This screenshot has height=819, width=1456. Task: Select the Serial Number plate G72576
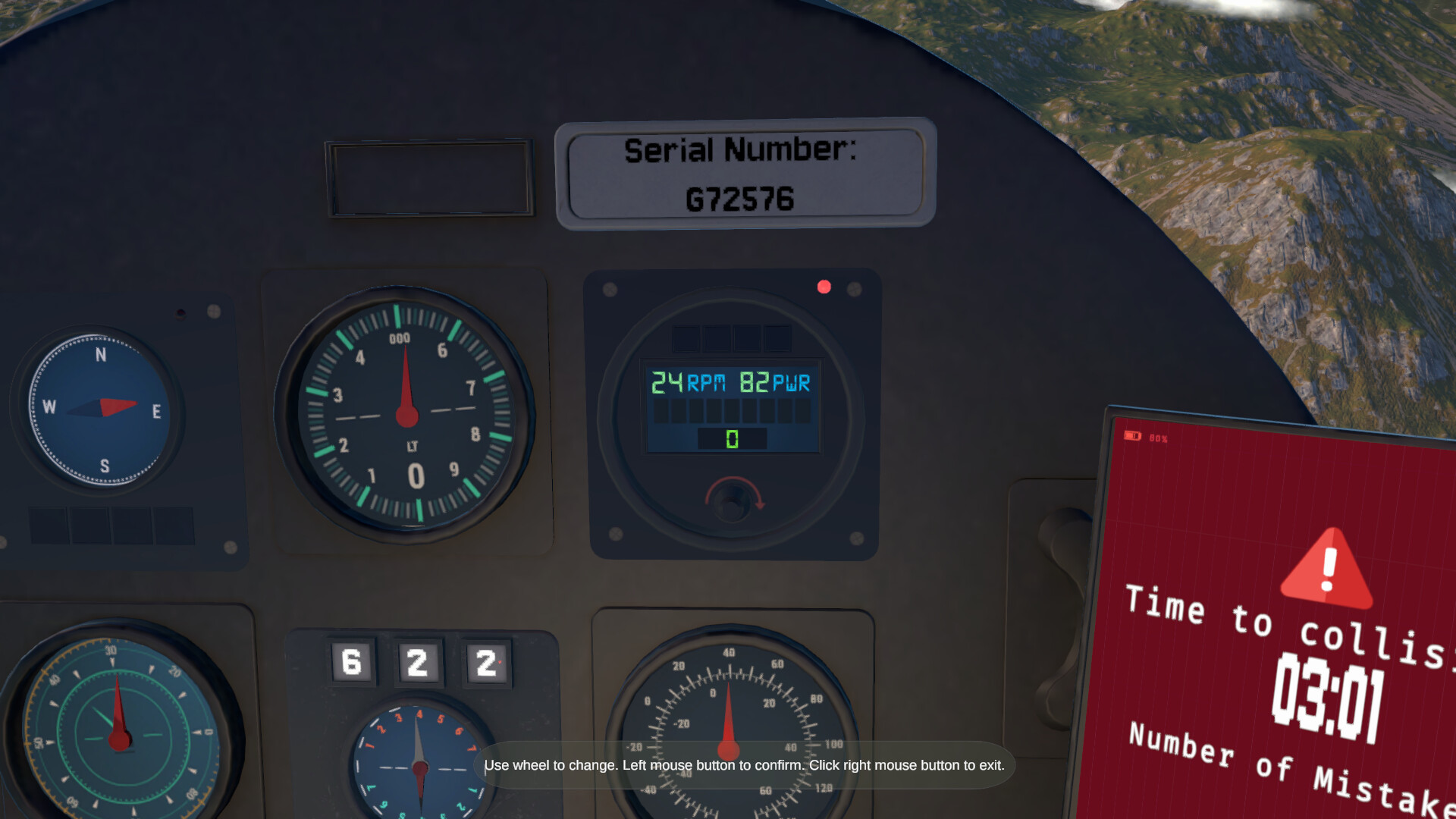click(x=741, y=175)
